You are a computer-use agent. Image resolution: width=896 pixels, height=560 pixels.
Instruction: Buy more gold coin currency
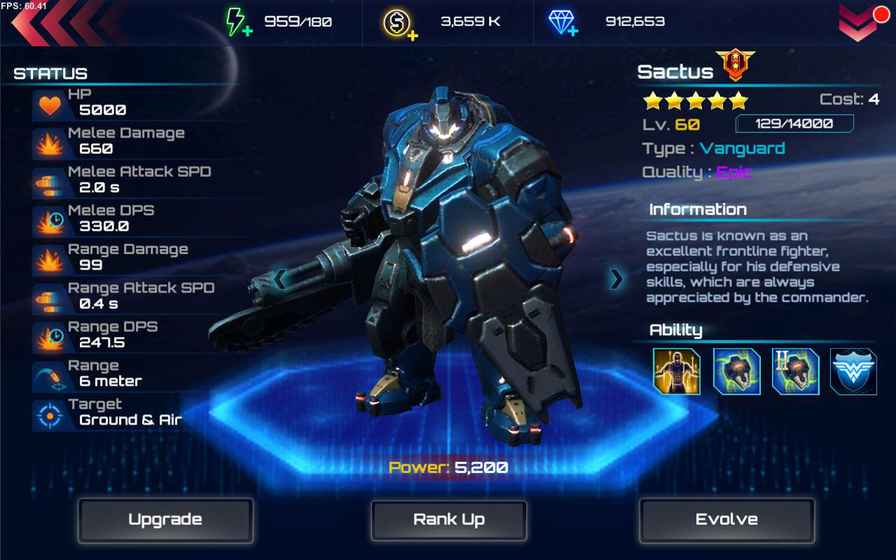tap(399, 23)
